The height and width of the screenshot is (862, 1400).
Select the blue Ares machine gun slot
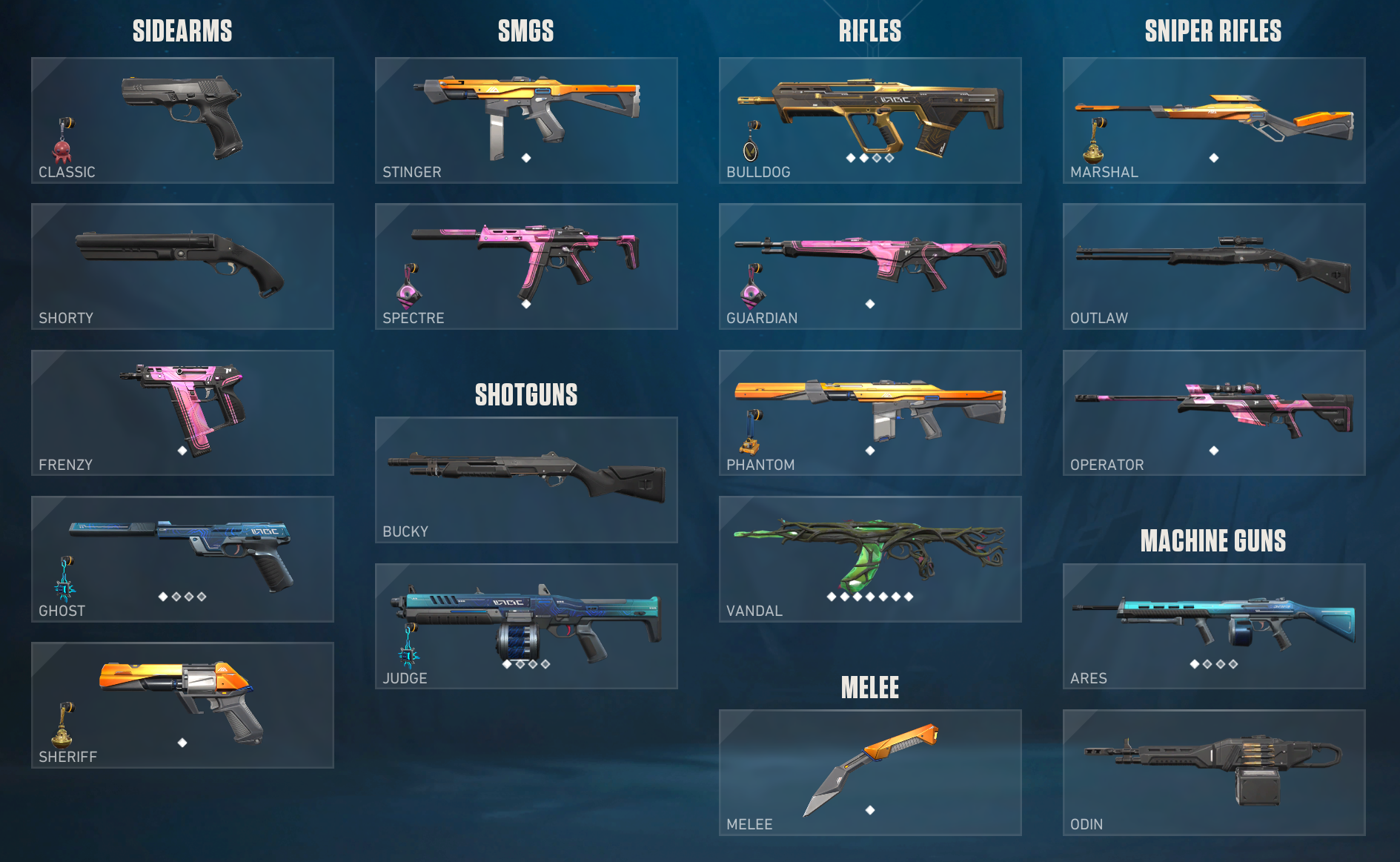pos(1214,626)
